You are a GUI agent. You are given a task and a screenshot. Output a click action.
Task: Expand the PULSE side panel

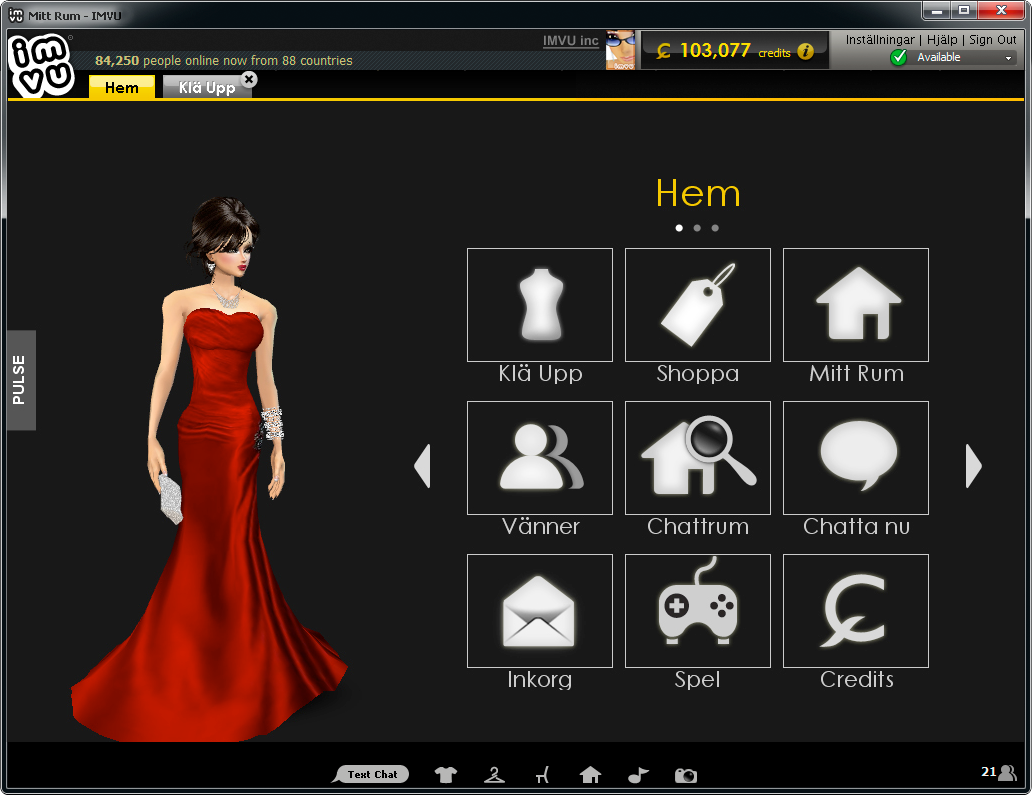21,380
